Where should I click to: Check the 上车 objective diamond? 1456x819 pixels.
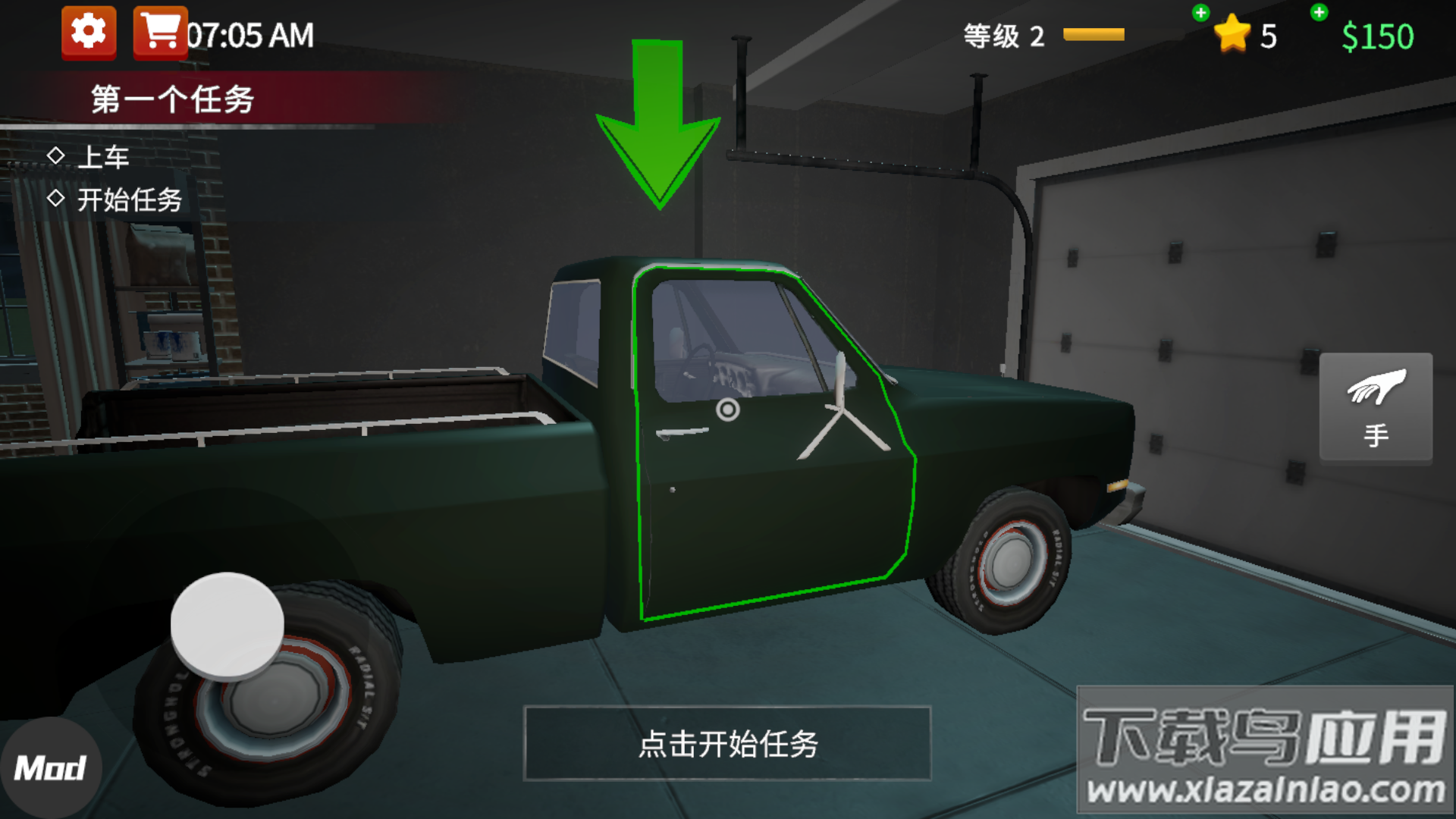pos(58,157)
